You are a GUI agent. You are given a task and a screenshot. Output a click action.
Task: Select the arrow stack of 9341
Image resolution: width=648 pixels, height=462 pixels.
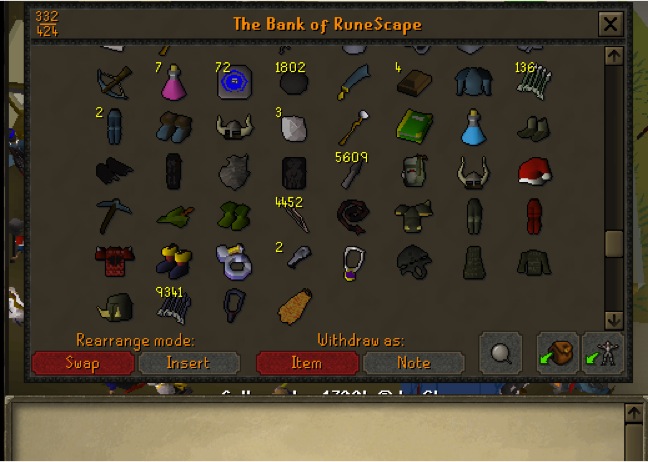point(174,304)
